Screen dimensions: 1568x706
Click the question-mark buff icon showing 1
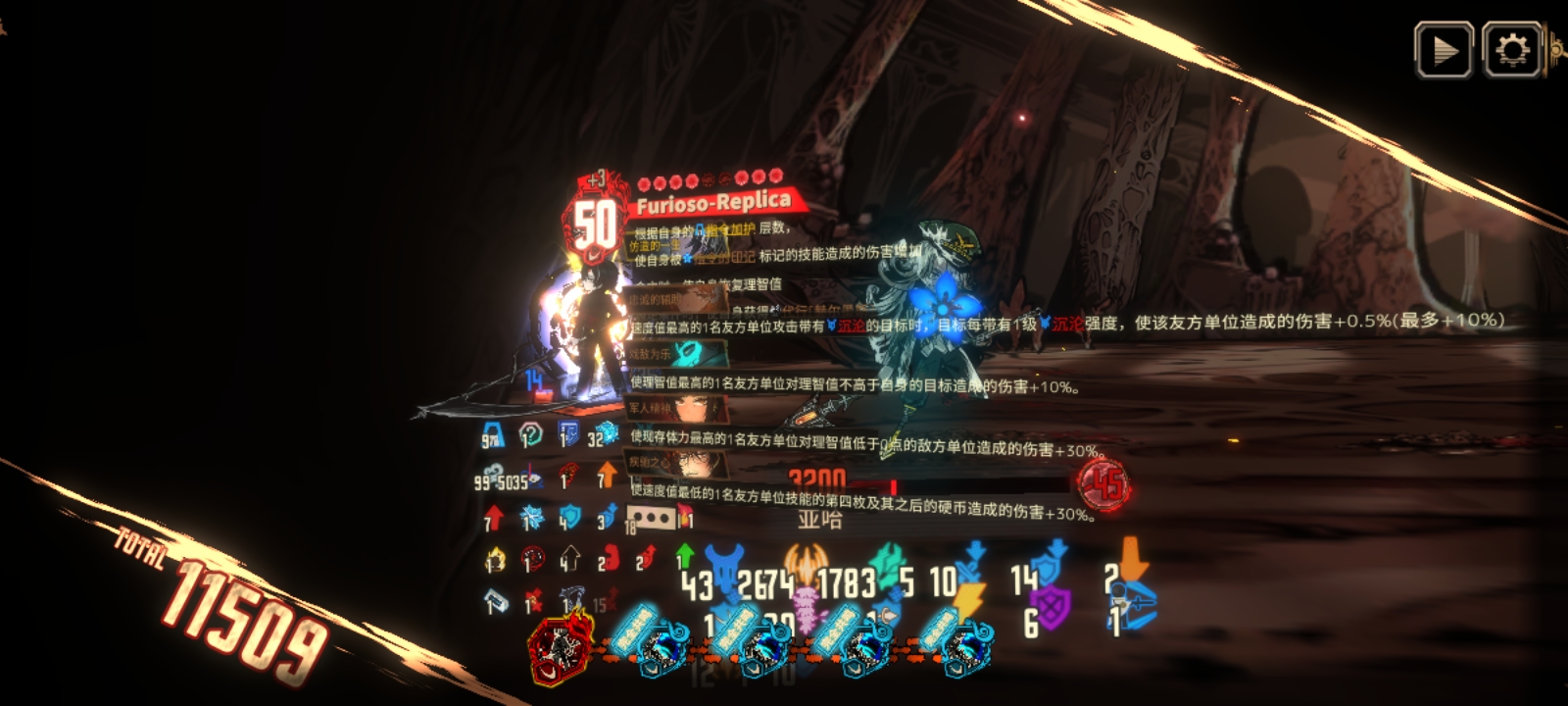pos(529,434)
